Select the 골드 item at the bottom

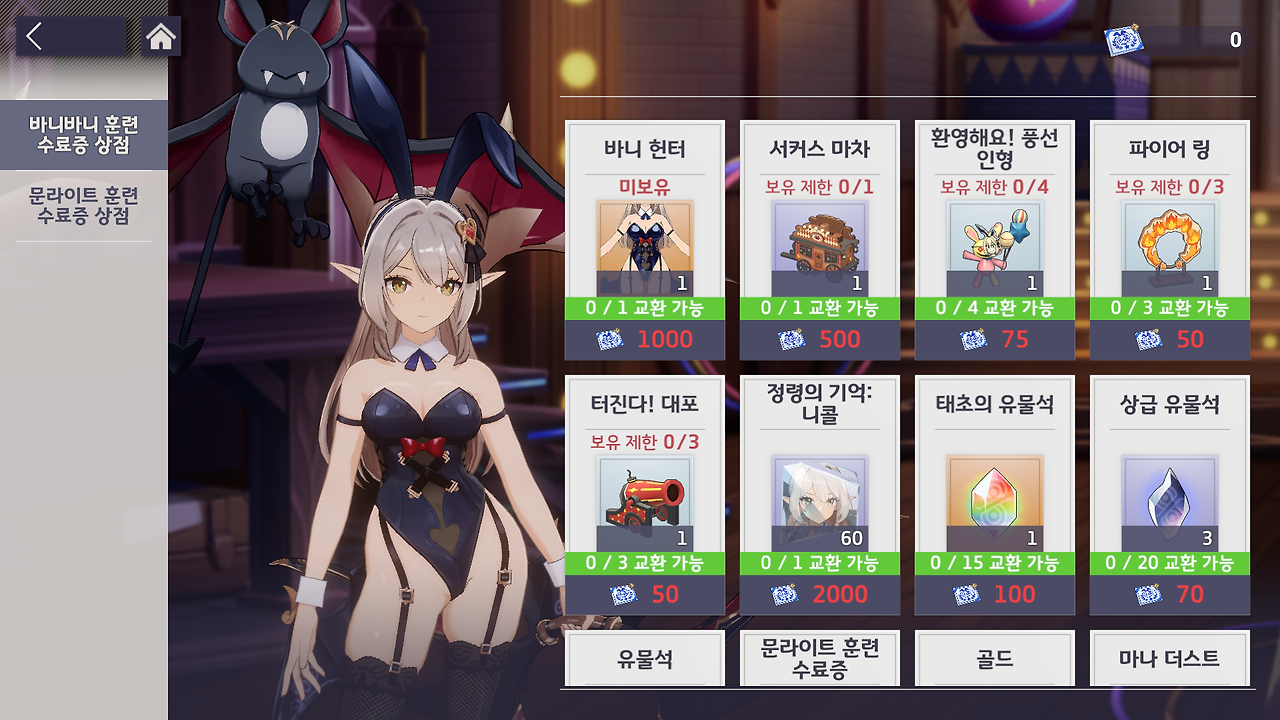(993, 659)
